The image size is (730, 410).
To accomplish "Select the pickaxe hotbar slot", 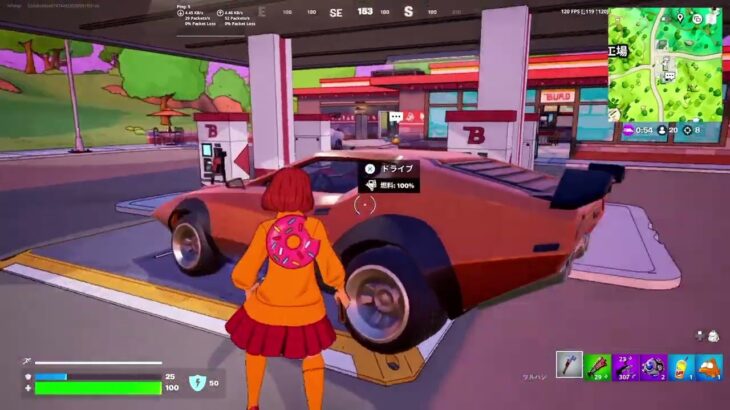I will [569, 366].
